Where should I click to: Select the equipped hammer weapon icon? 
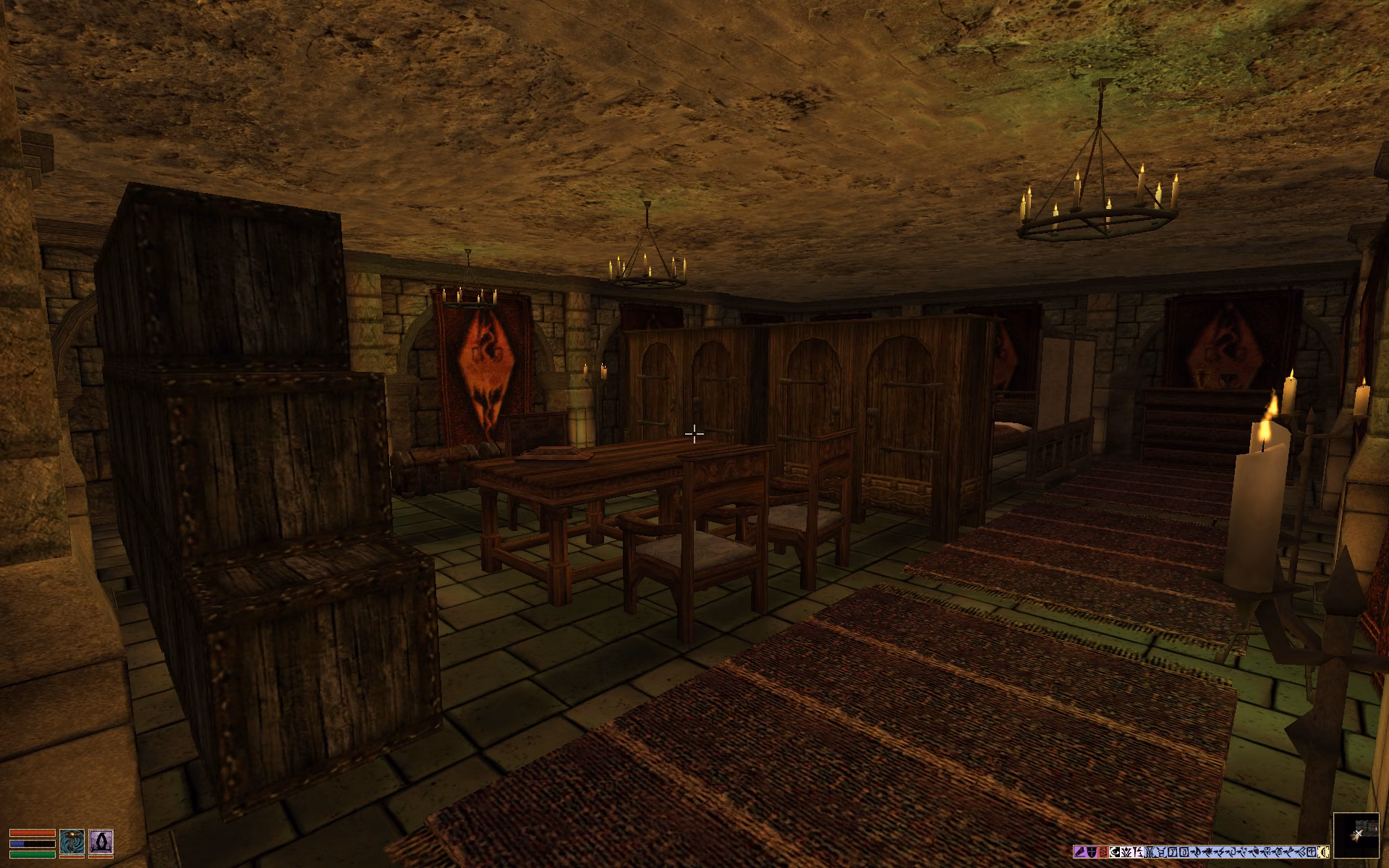72,842
